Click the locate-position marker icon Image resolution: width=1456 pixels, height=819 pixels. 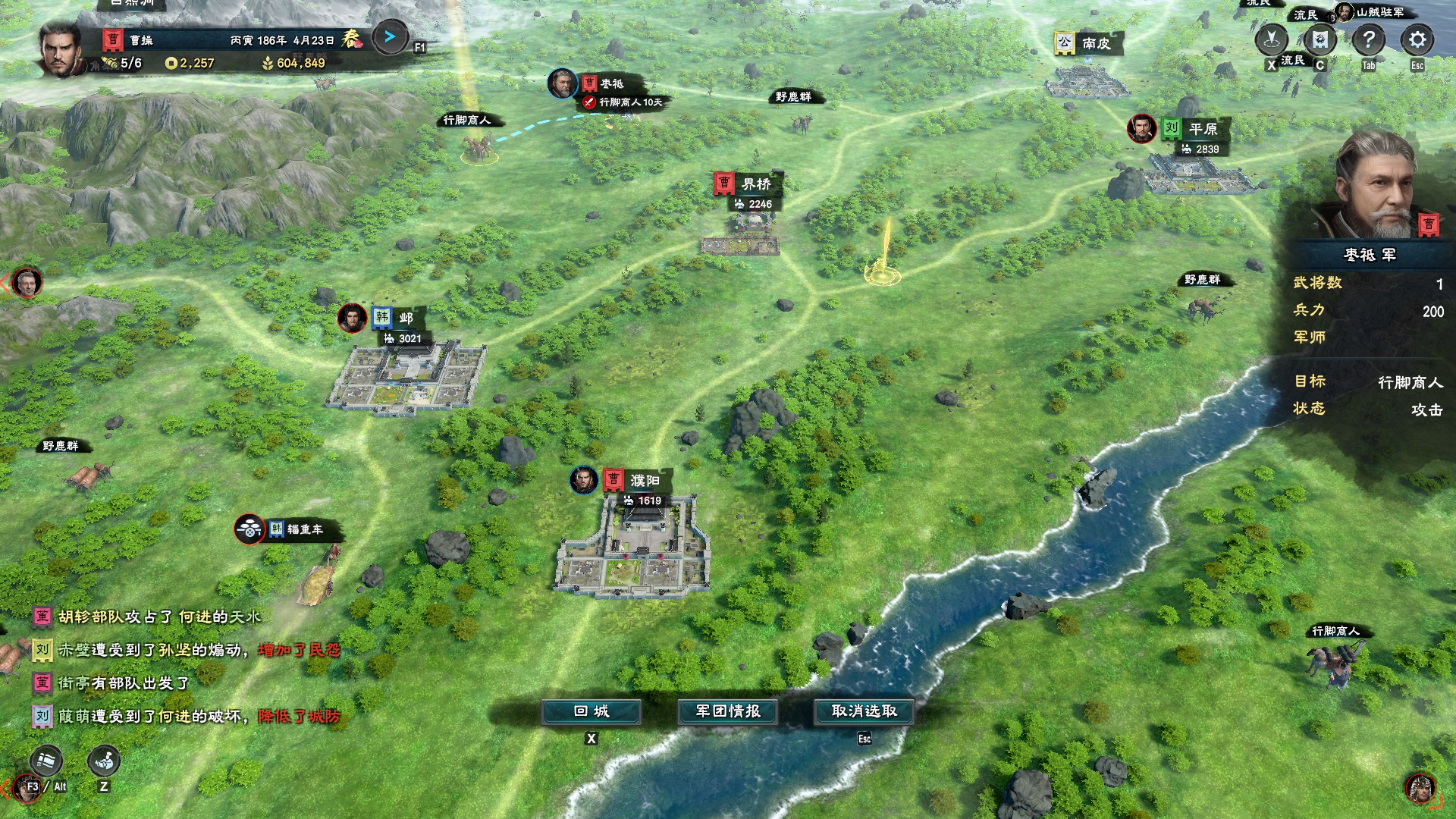pyautogui.click(x=1272, y=39)
